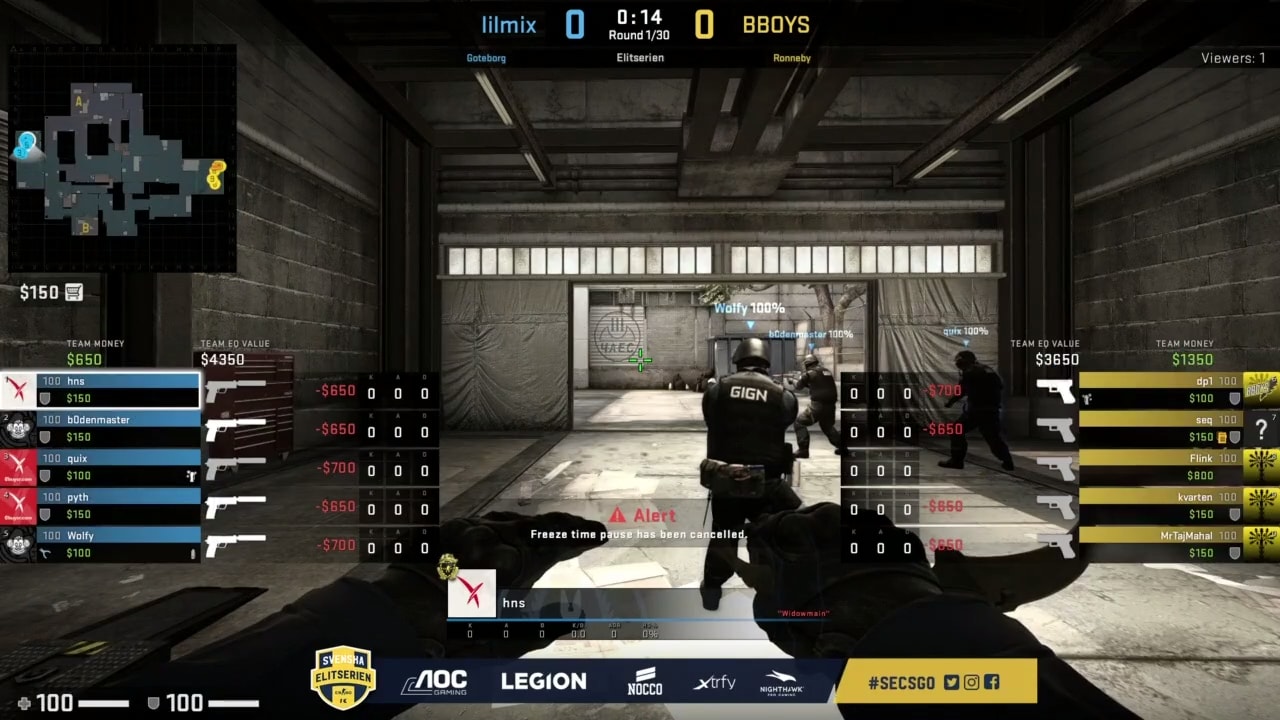
Task: Click the radar minimap
Action: [122, 158]
